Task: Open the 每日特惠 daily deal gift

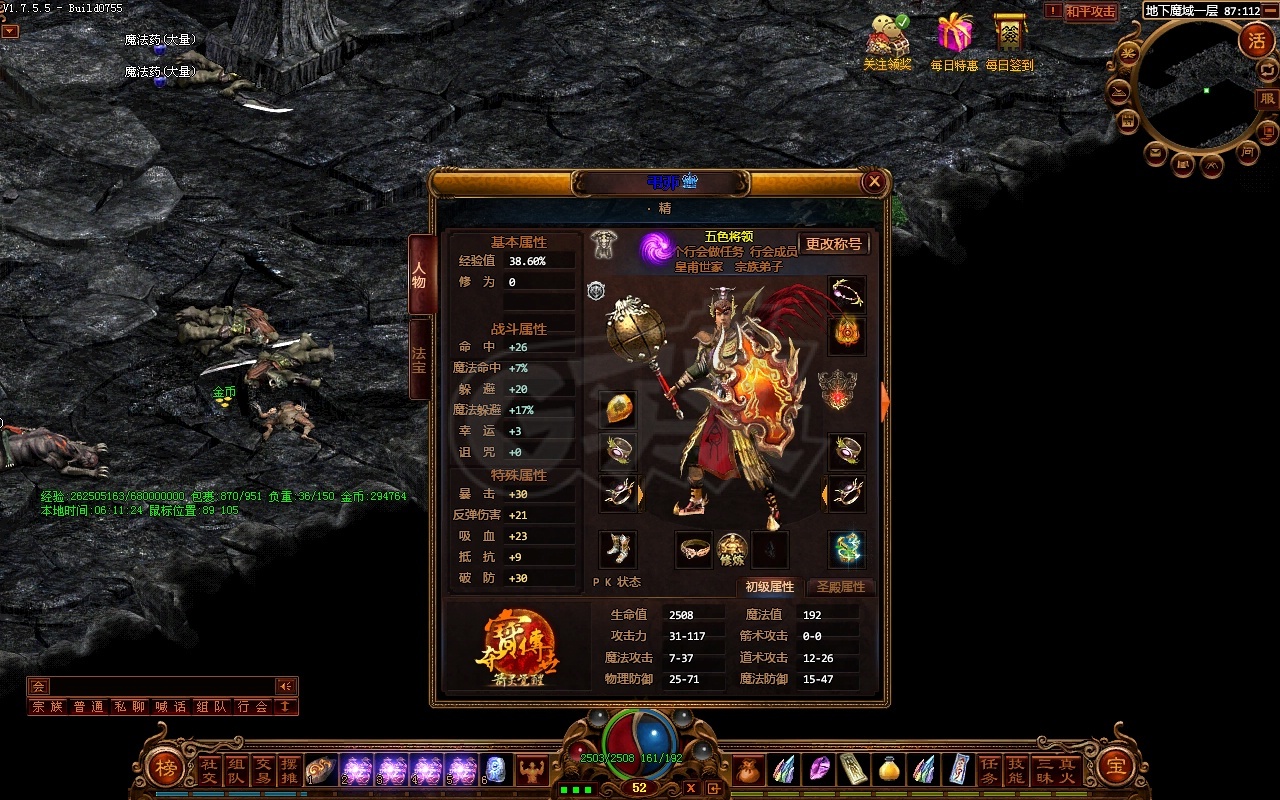Action: pos(954,40)
